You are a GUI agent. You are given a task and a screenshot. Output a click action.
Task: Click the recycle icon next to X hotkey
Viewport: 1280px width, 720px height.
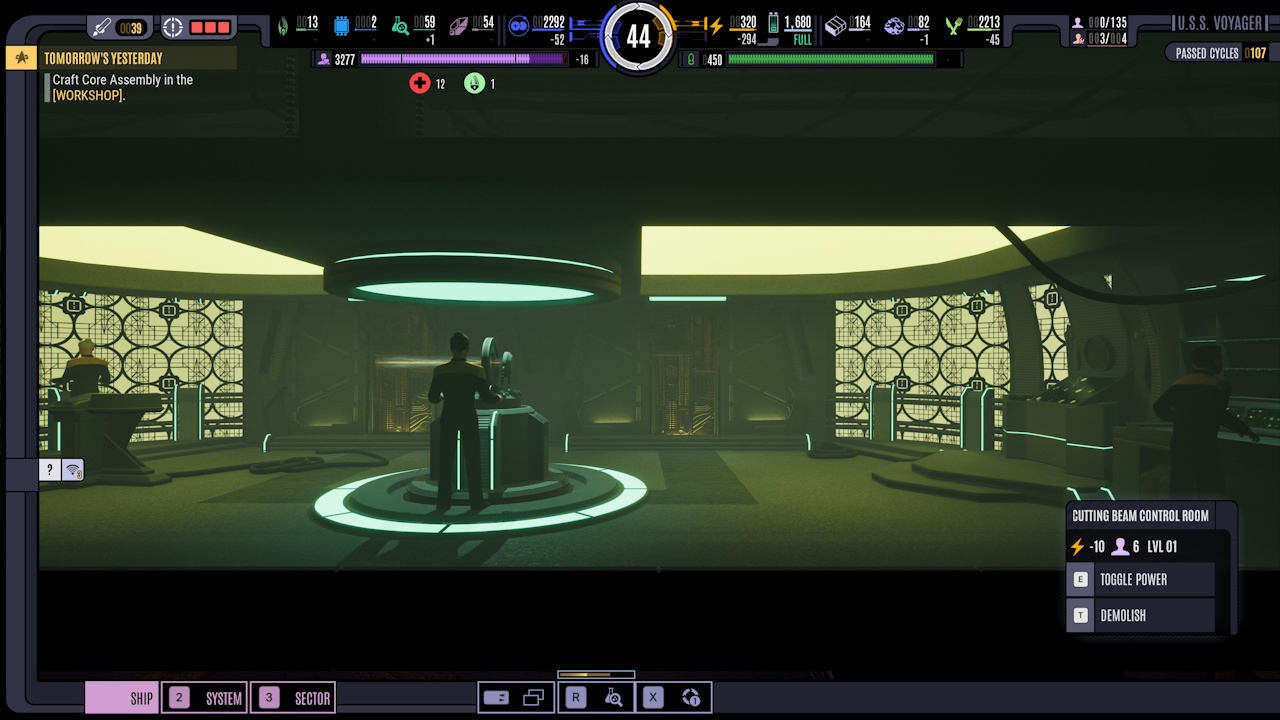point(690,697)
